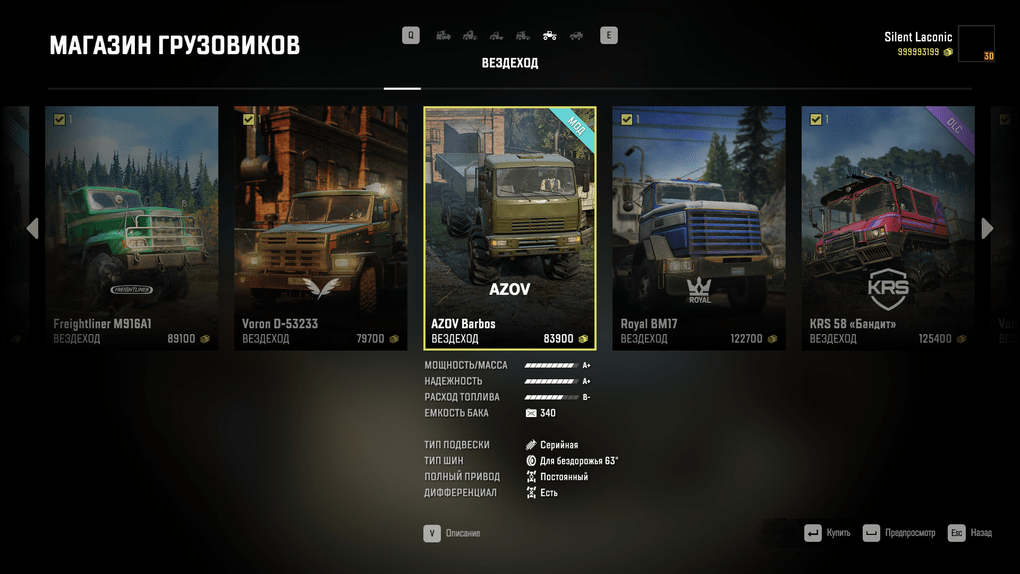Show next trucks with the right arrow
The height and width of the screenshot is (574, 1020).
[x=988, y=228]
